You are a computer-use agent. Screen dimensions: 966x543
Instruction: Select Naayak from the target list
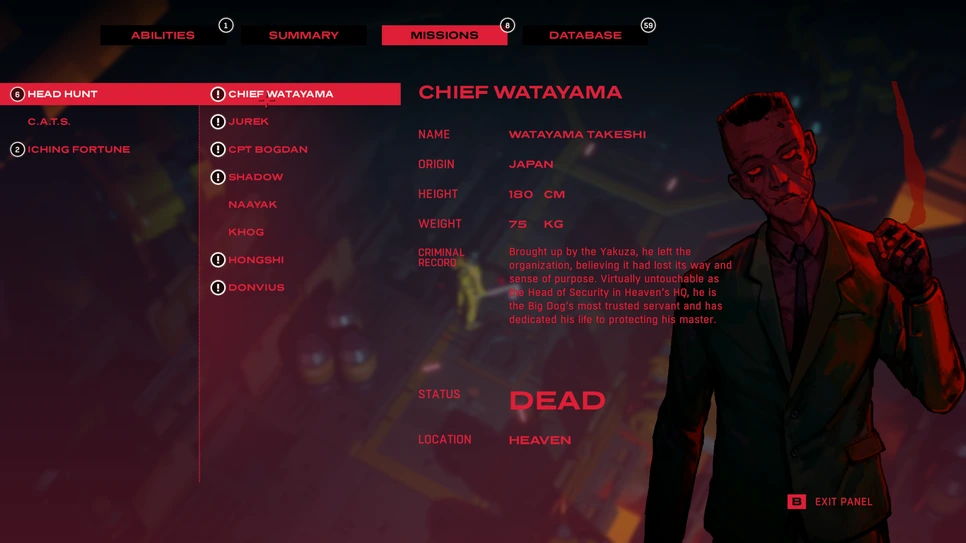[x=252, y=204]
